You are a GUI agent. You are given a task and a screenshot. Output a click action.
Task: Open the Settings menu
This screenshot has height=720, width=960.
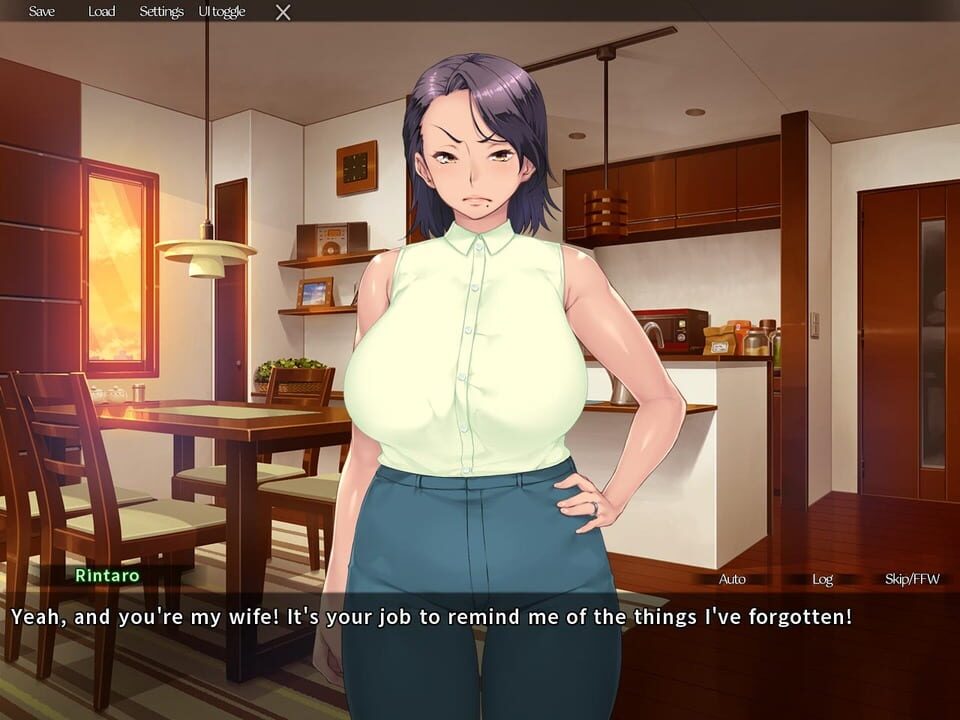[161, 12]
